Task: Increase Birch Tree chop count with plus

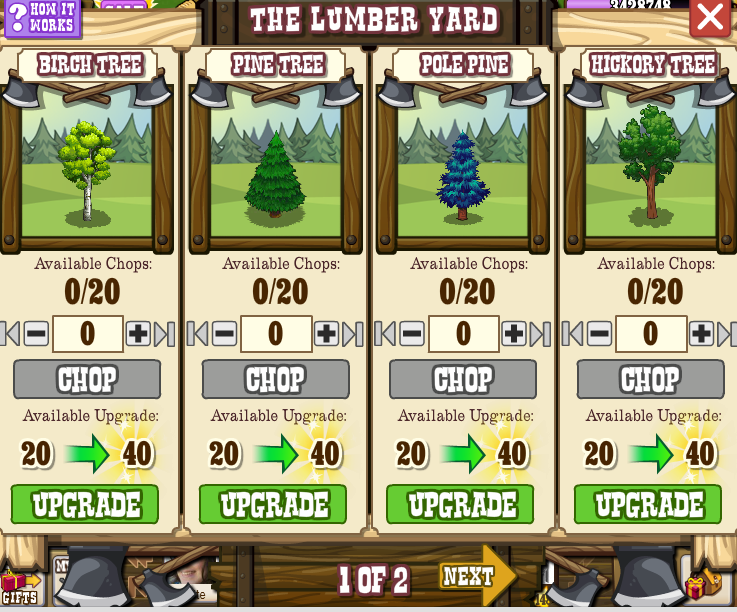Action: 138,334
